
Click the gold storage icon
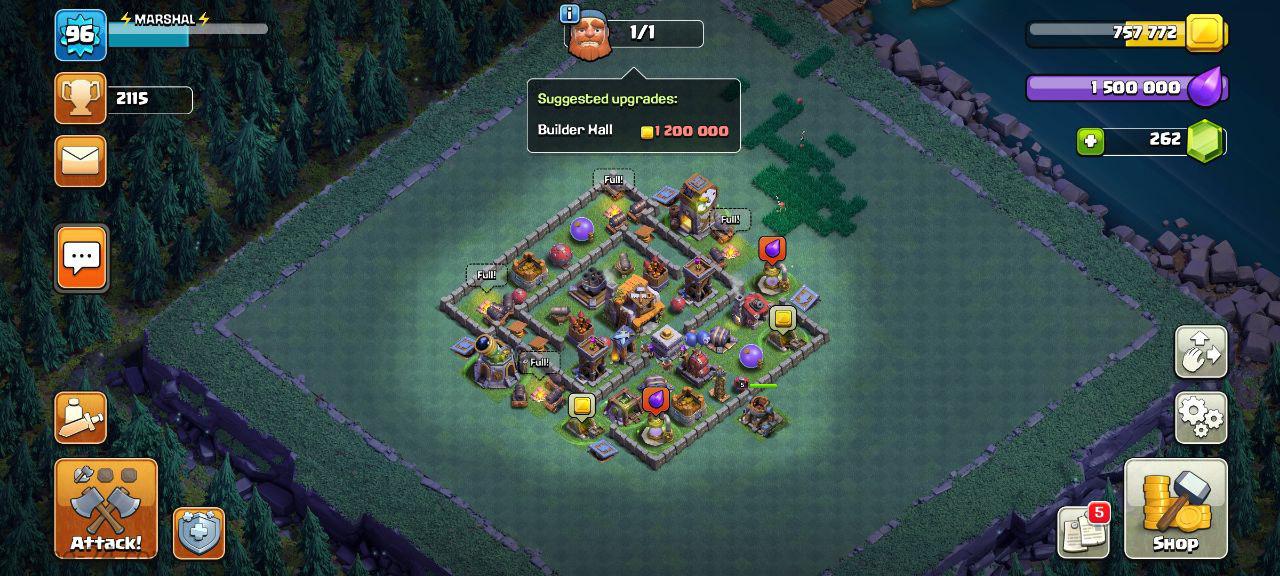coord(1205,33)
